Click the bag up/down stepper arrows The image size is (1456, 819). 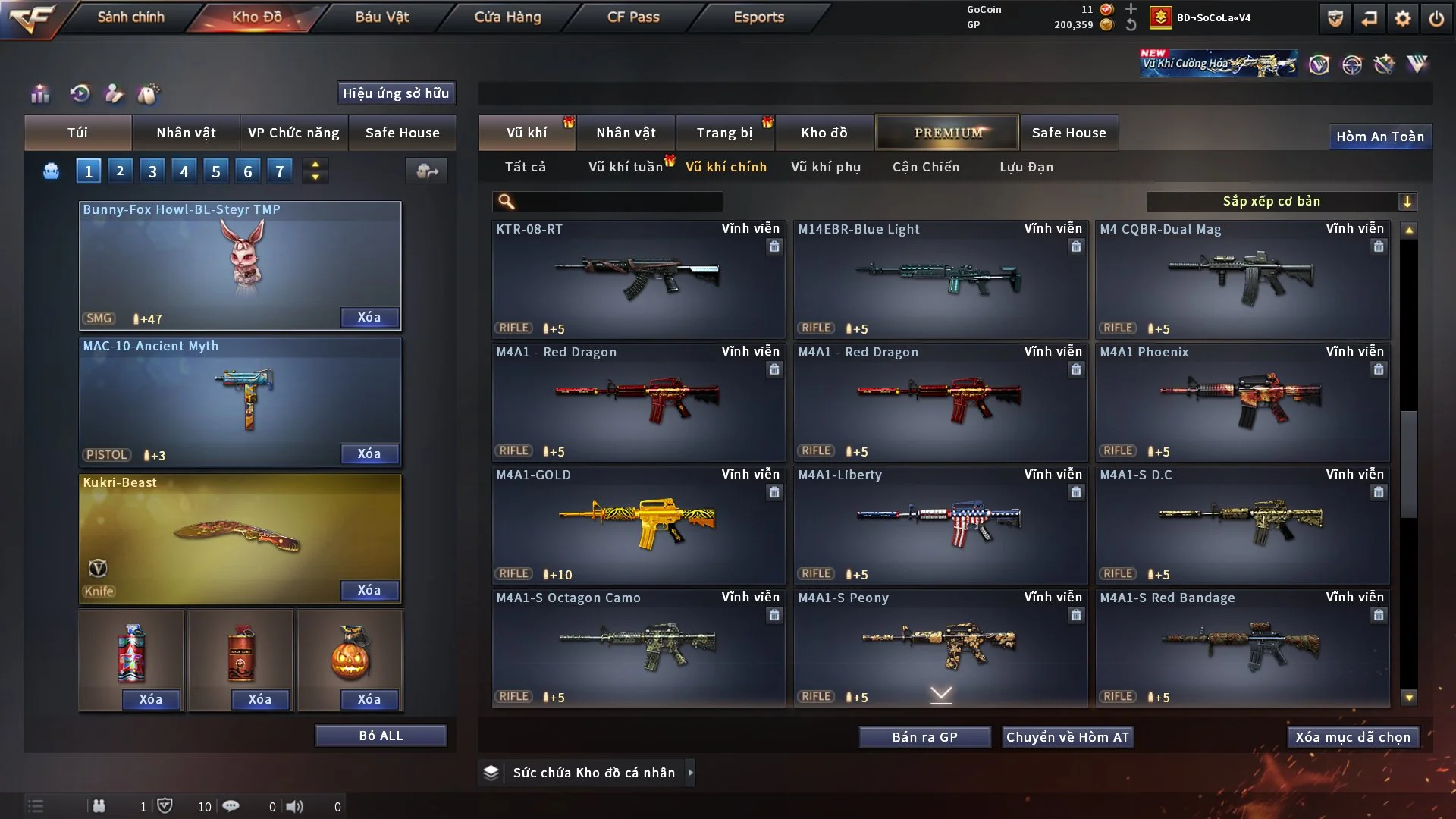(315, 170)
